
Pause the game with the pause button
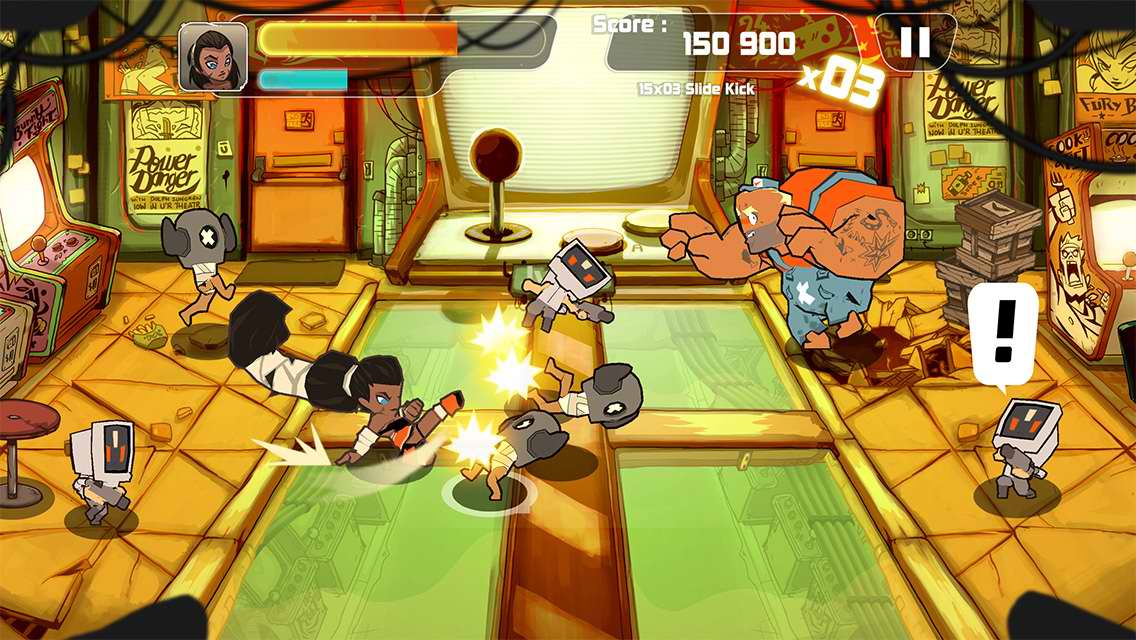click(915, 42)
